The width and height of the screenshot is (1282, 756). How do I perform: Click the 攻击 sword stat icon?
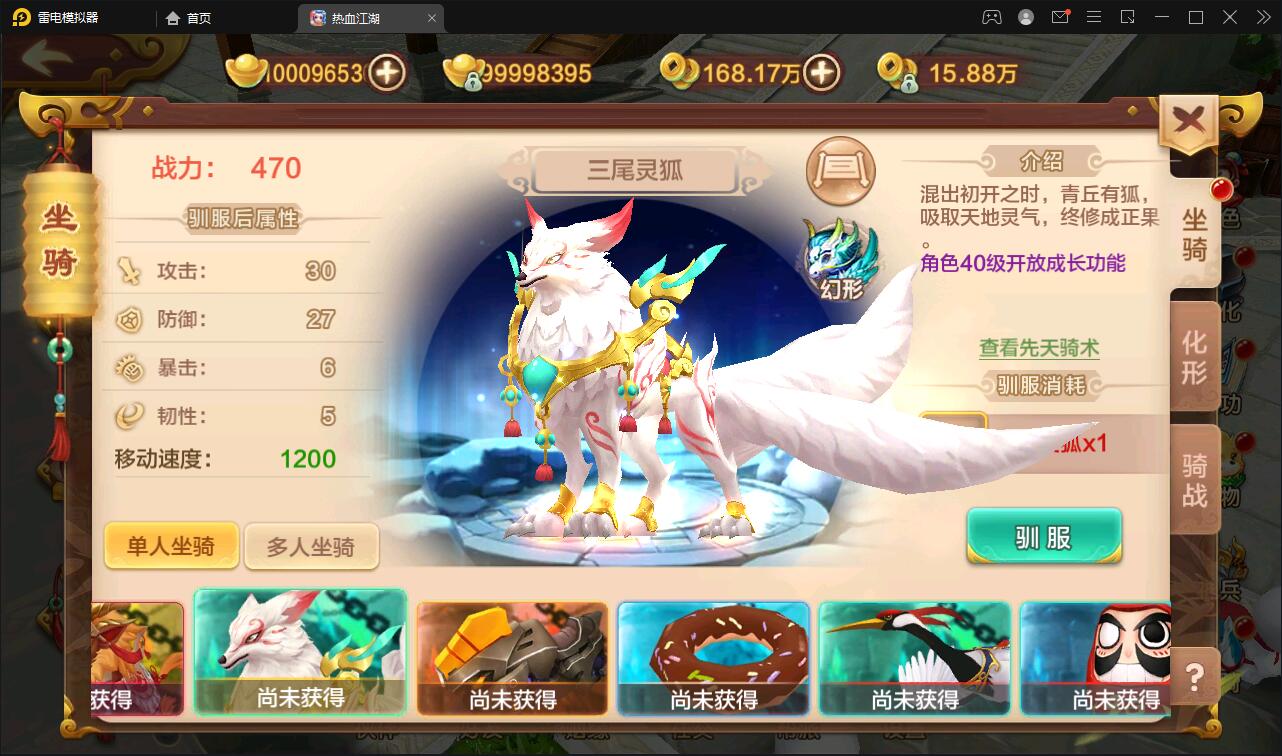(x=128, y=269)
